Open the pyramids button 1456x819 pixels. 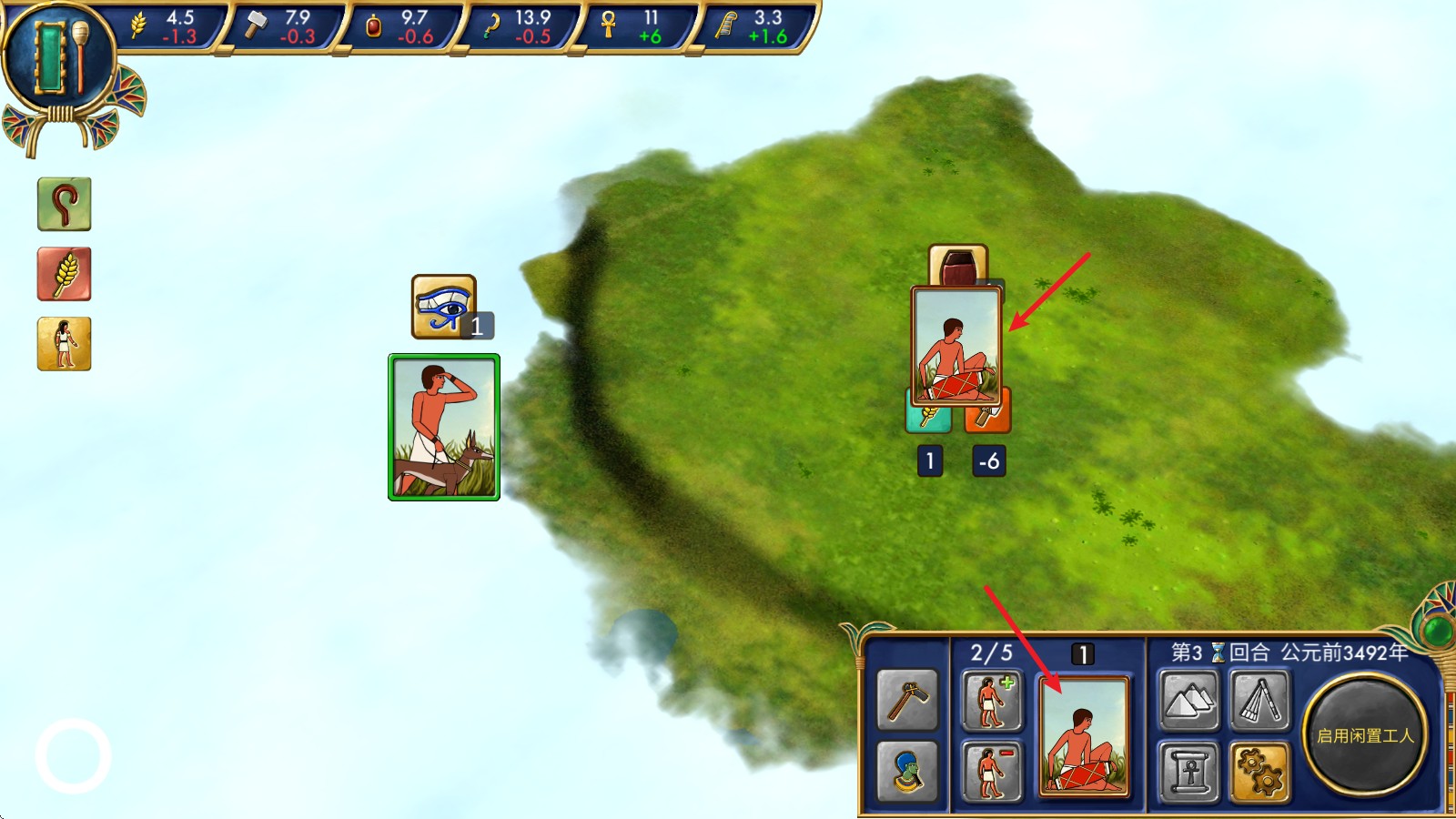1188,701
